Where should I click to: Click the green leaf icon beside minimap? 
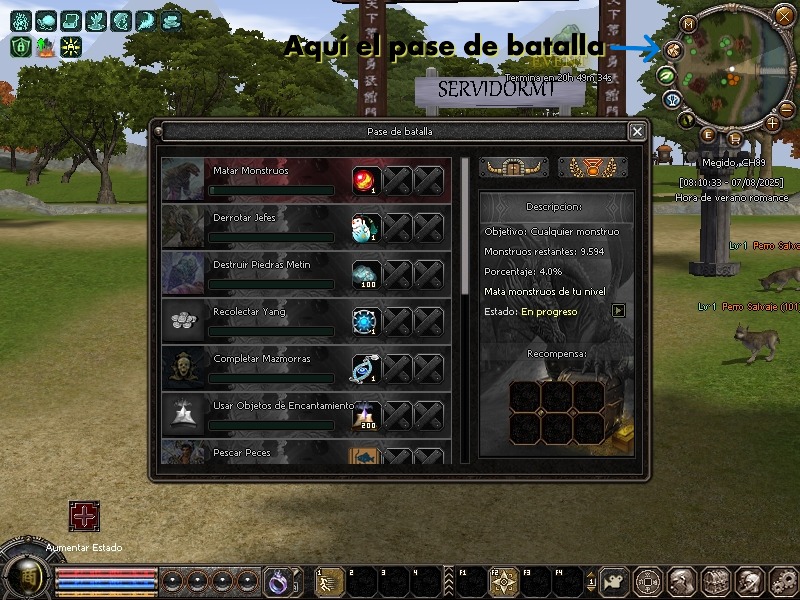664,75
